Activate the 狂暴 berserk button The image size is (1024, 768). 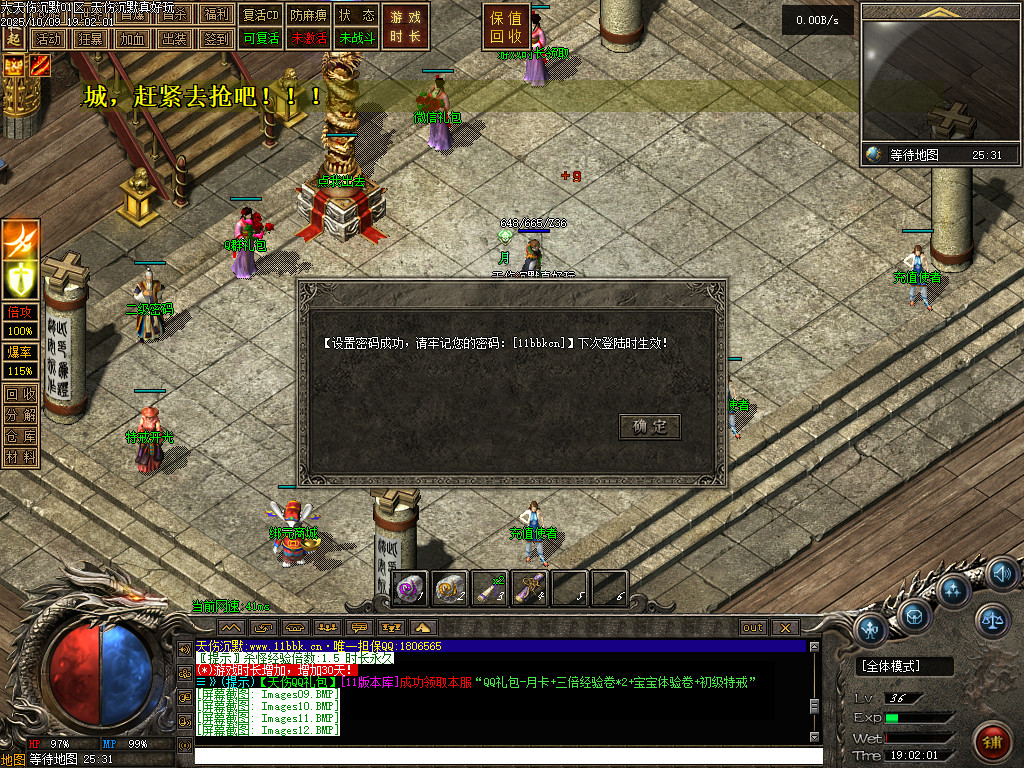(89, 39)
